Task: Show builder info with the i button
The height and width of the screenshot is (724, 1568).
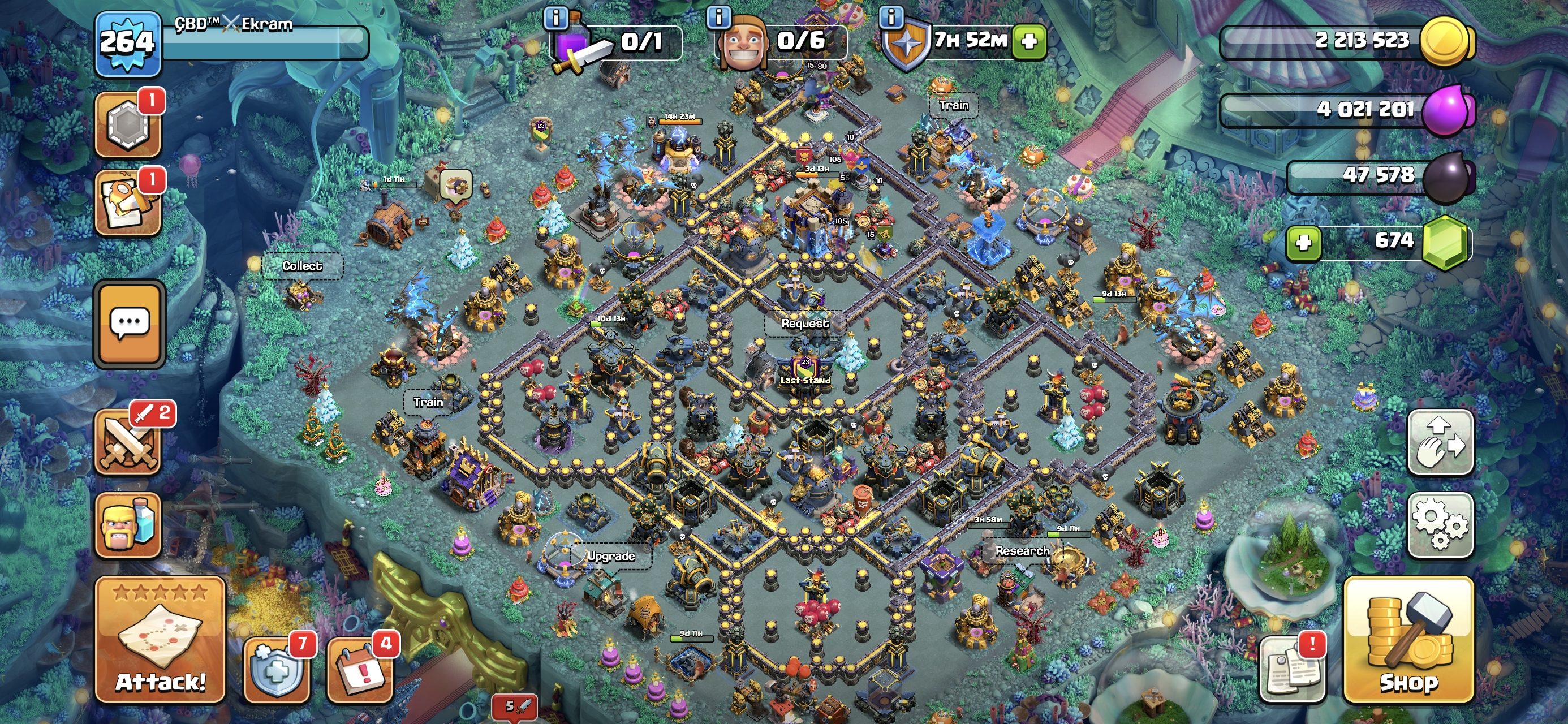Action: [718, 17]
